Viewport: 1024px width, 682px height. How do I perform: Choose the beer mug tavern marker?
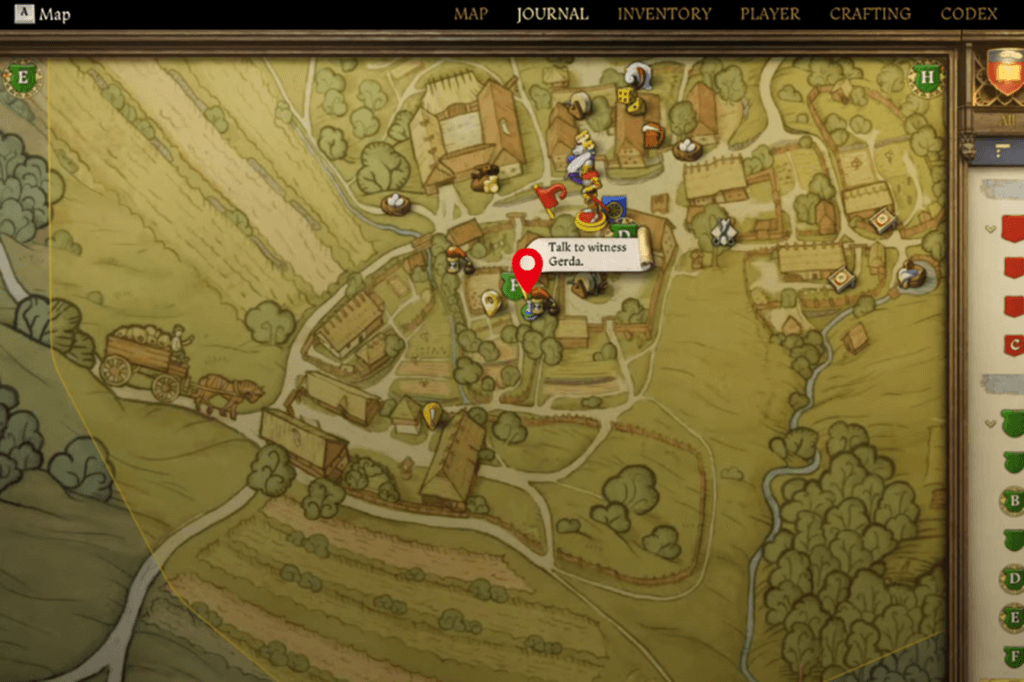point(652,133)
